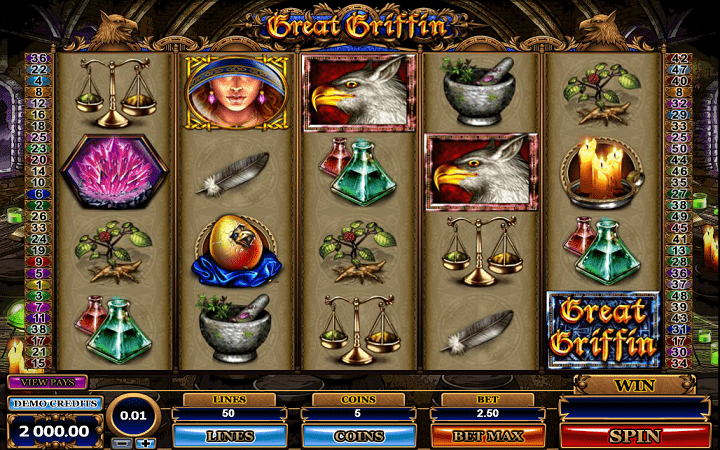Click the BET MAX button
This screenshot has height=450, width=720.
tap(488, 436)
